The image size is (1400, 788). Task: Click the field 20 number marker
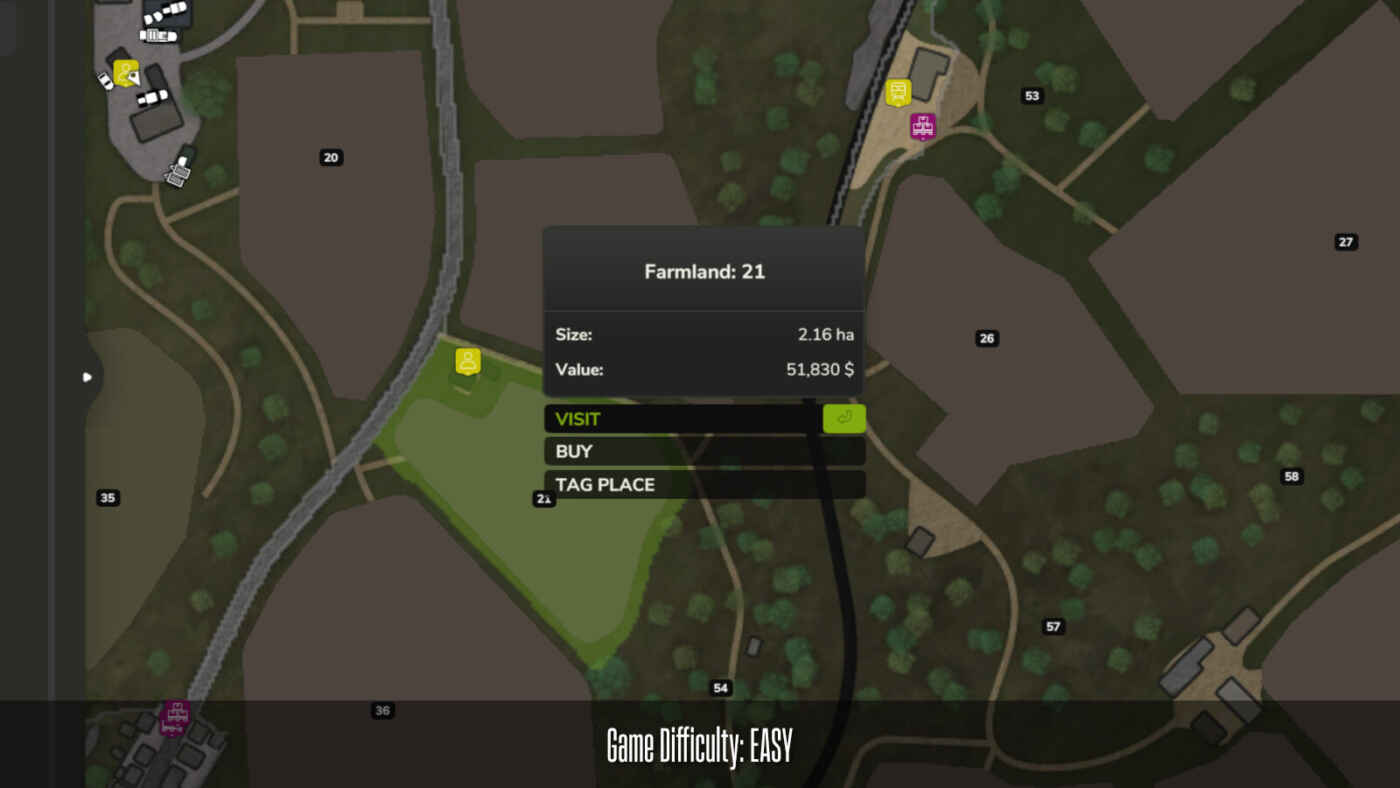click(x=329, y=157)
